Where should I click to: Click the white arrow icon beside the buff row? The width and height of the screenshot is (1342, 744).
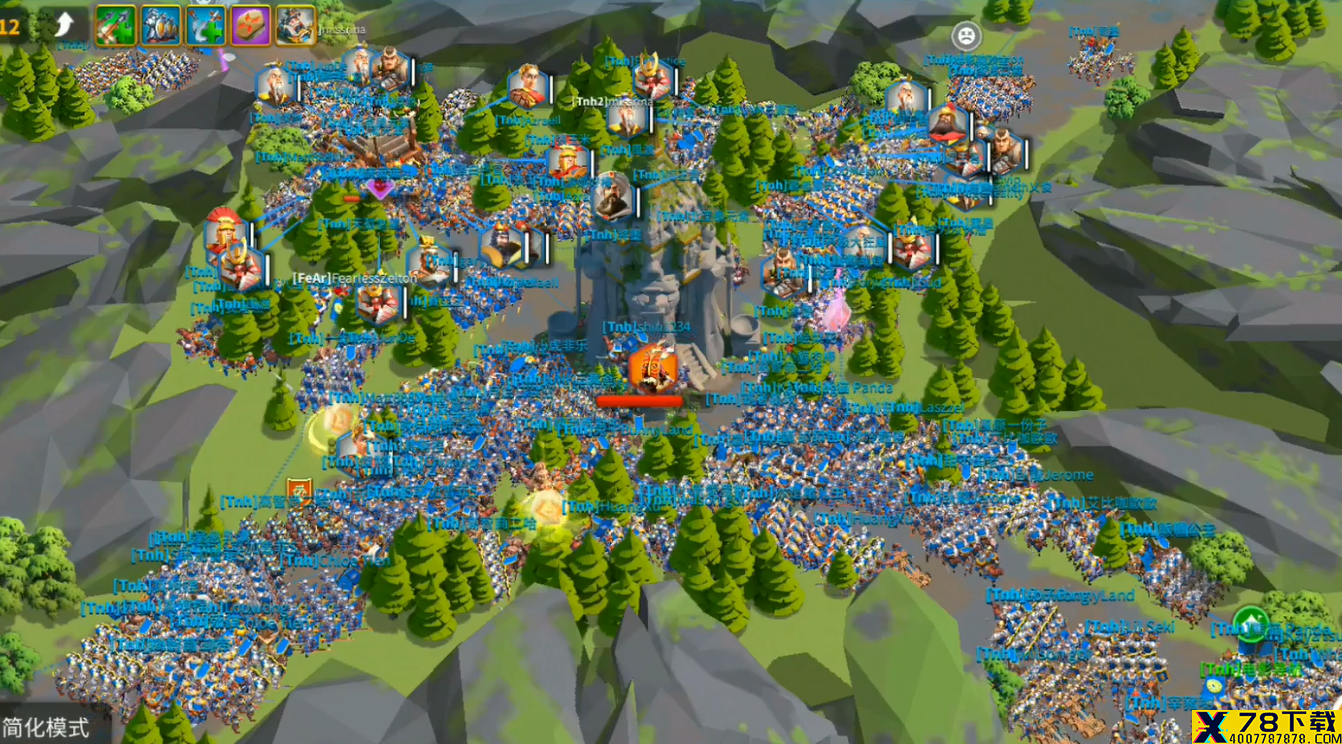(x=63, y=25)
